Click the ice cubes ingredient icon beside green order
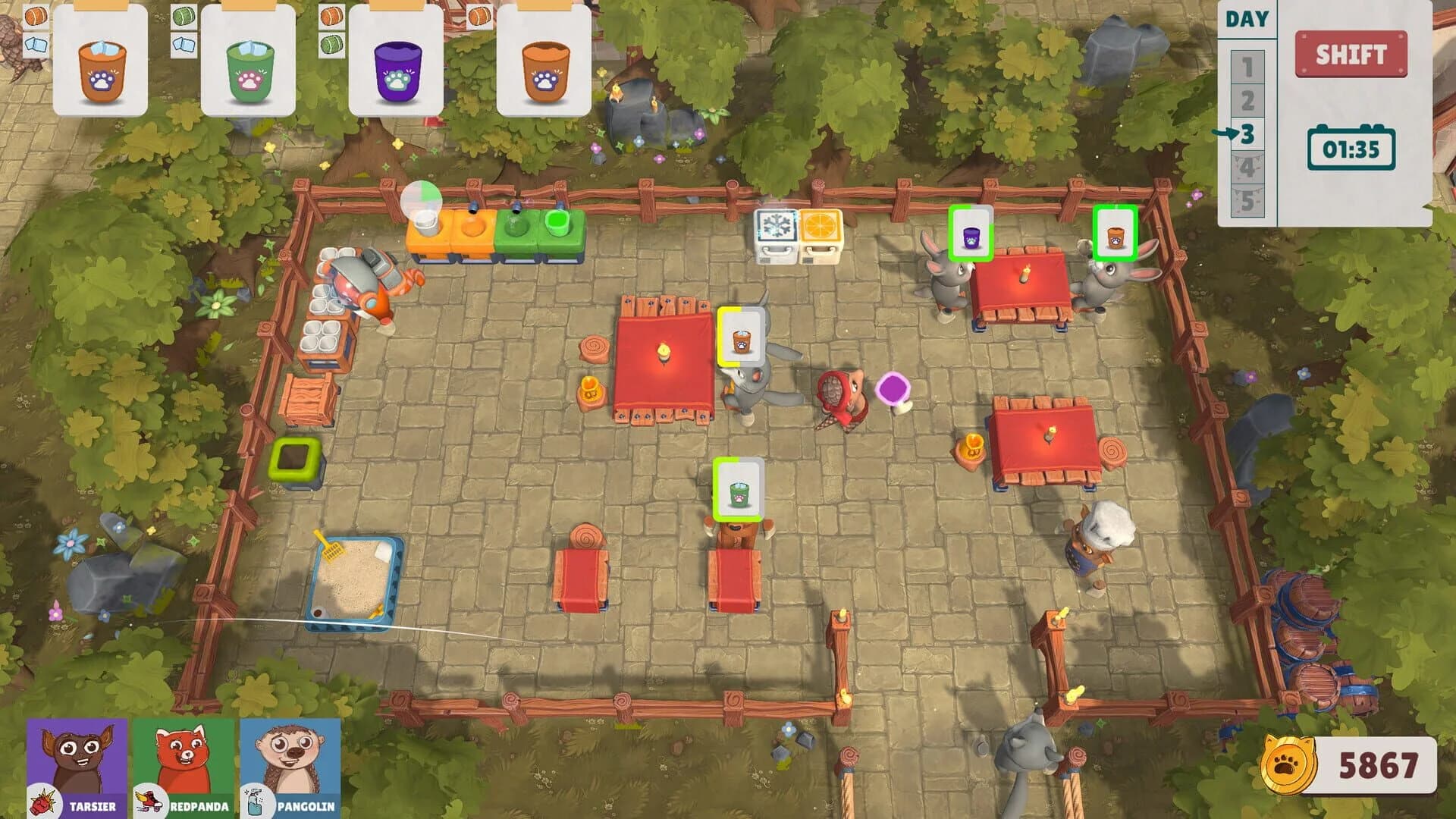Viewport: 1456px width, 819px height. pos(182,44)
